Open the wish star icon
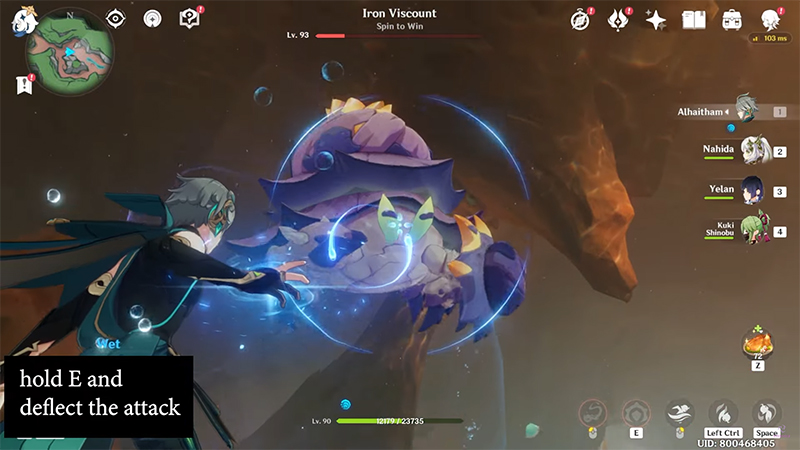This screenshot has height=450, width=800. coord(656,19)
